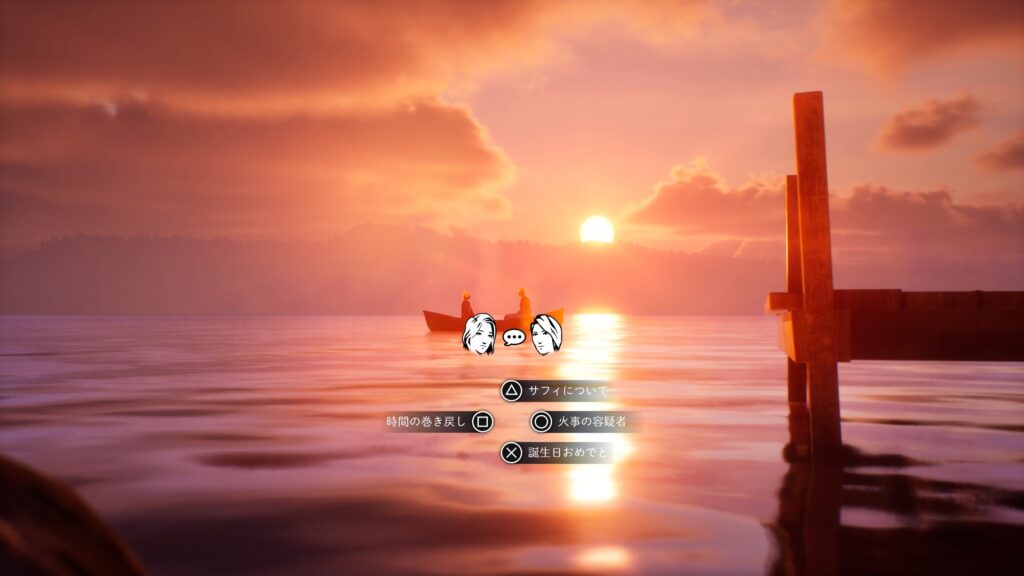Pick the 誕生日おめでとう dialogue choice

coord(560,453)
